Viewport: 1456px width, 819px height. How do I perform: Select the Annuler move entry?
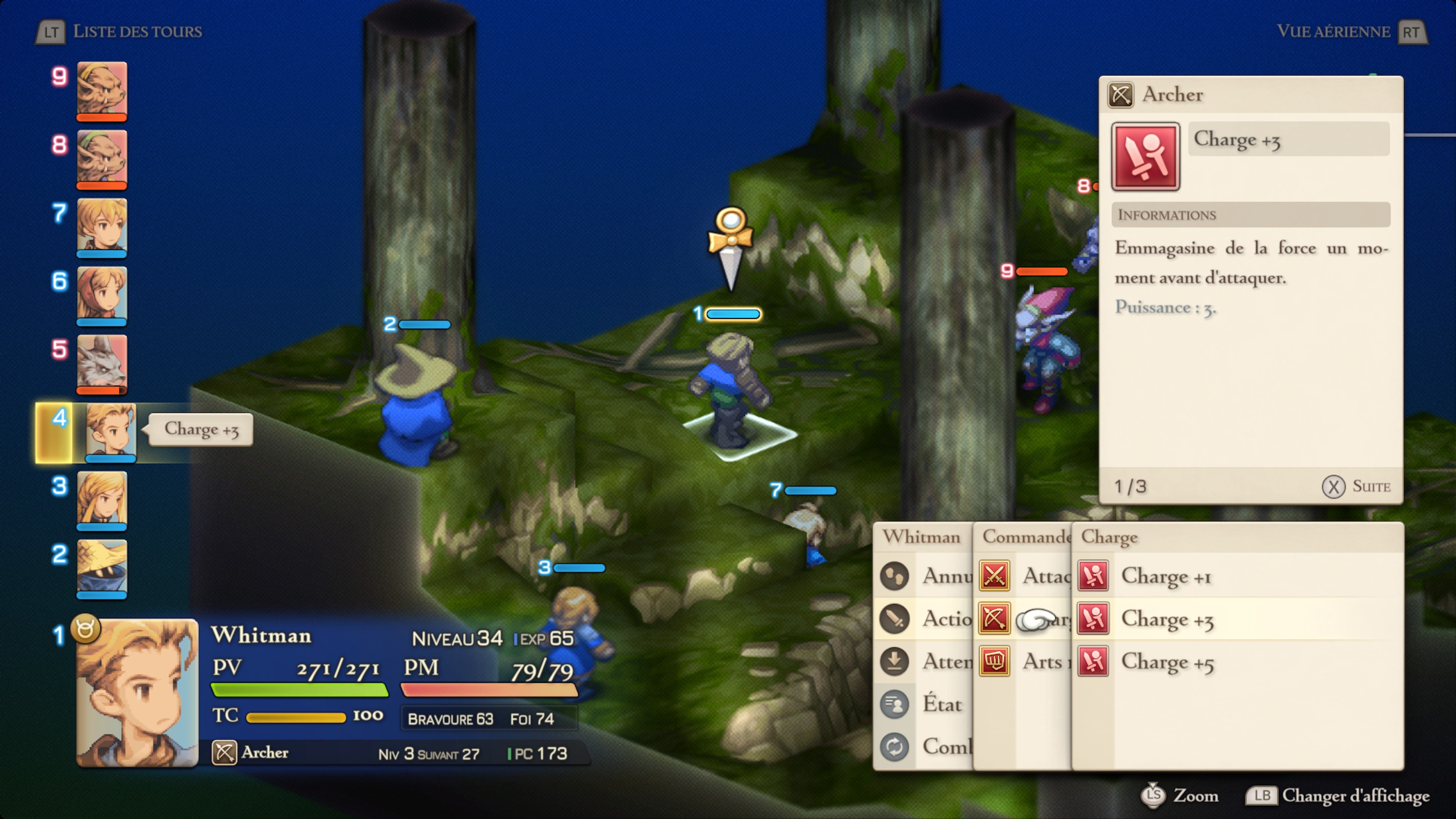pyautogui.click(x=947, y=576)
